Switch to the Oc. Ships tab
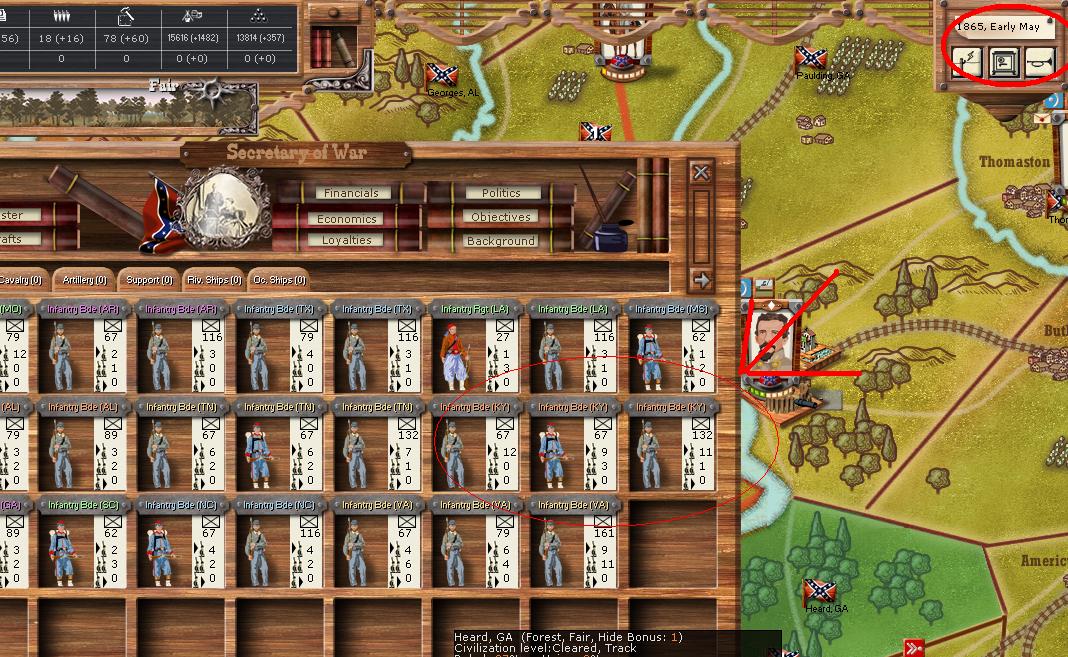Image resolution: width=1068 pixels, height=657 pixels. click(279, 280)
